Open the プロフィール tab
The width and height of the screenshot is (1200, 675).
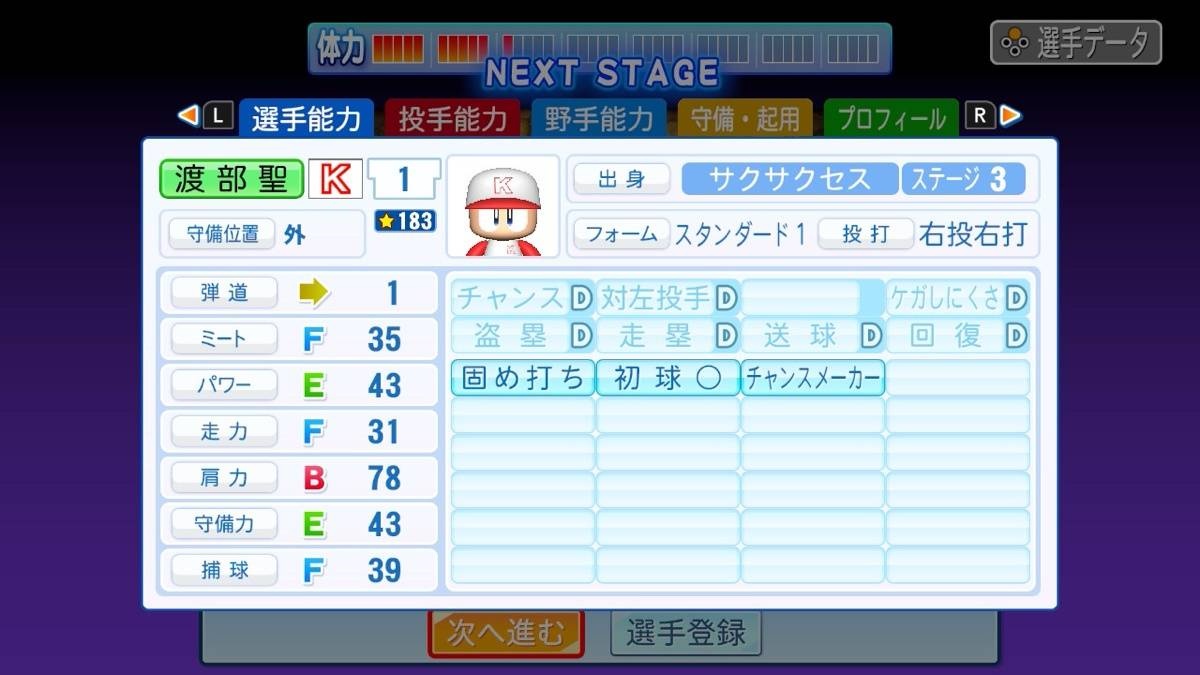[891, 119]
